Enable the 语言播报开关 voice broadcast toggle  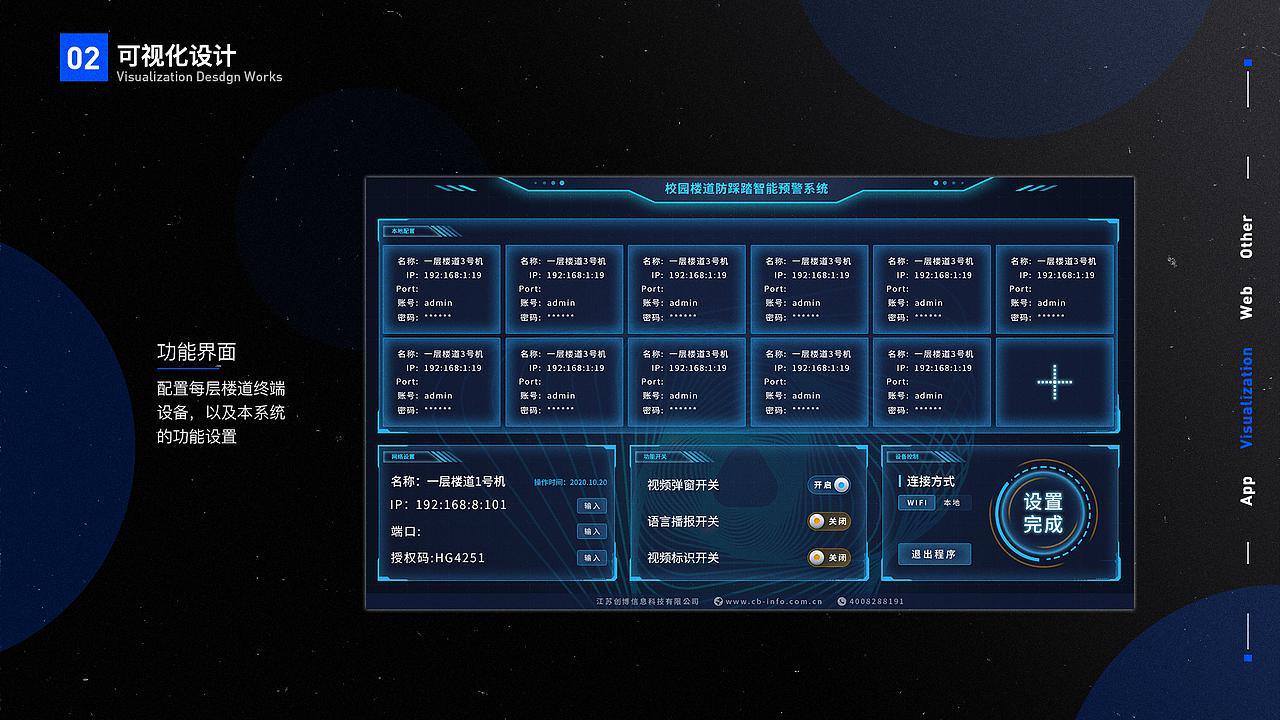830,521
